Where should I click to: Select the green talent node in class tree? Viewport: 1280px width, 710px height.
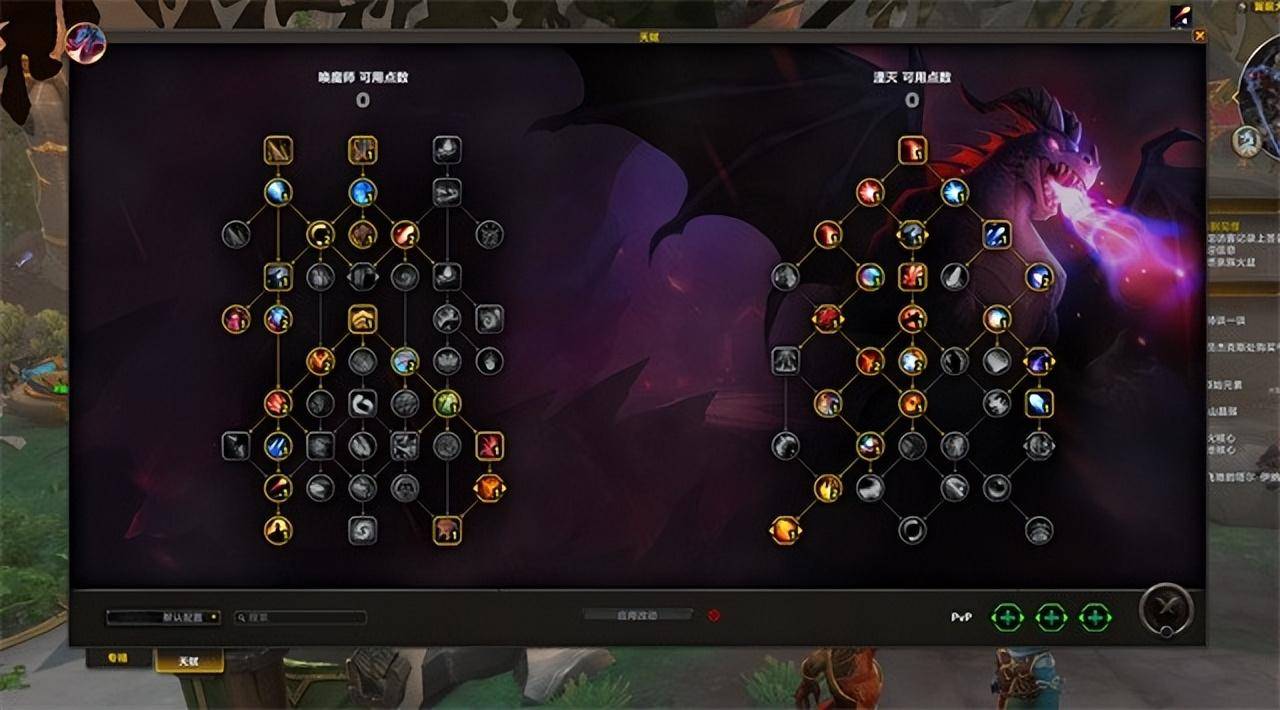point(447,403)
